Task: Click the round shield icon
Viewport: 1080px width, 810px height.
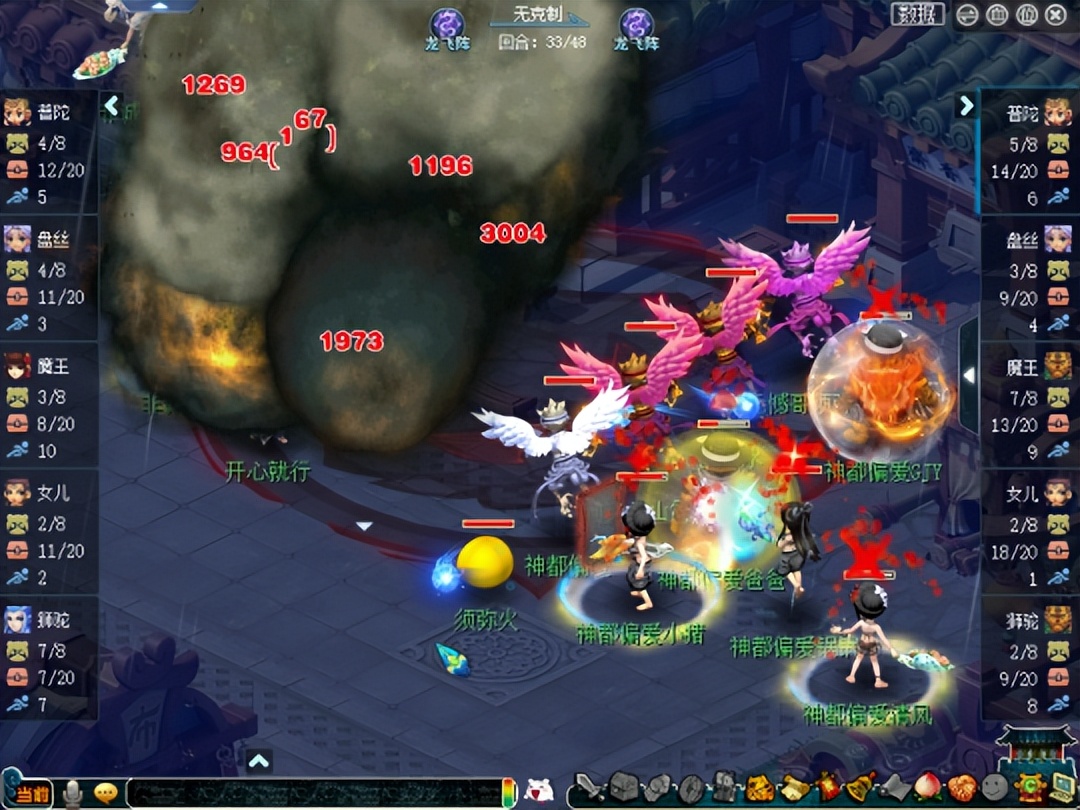Action: point(691,787)
